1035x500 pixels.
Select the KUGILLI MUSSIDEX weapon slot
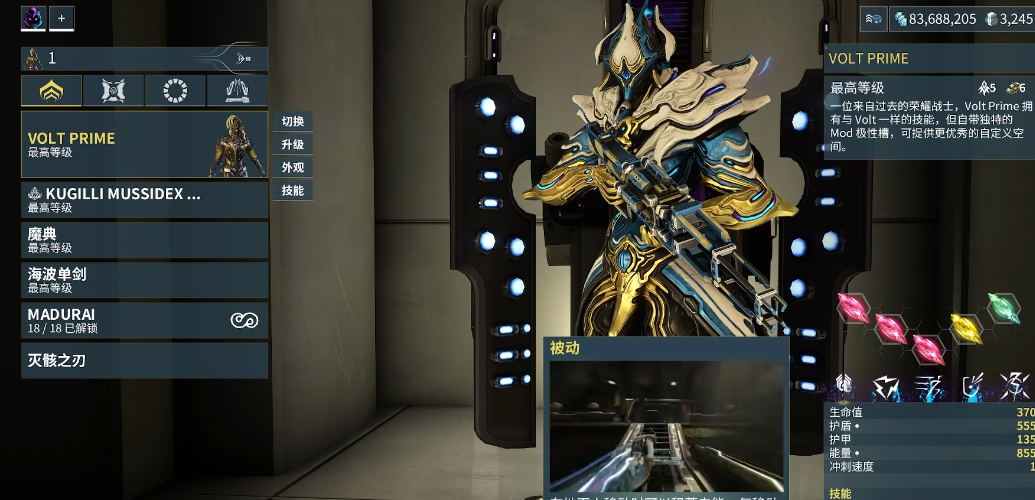point(144,200)
